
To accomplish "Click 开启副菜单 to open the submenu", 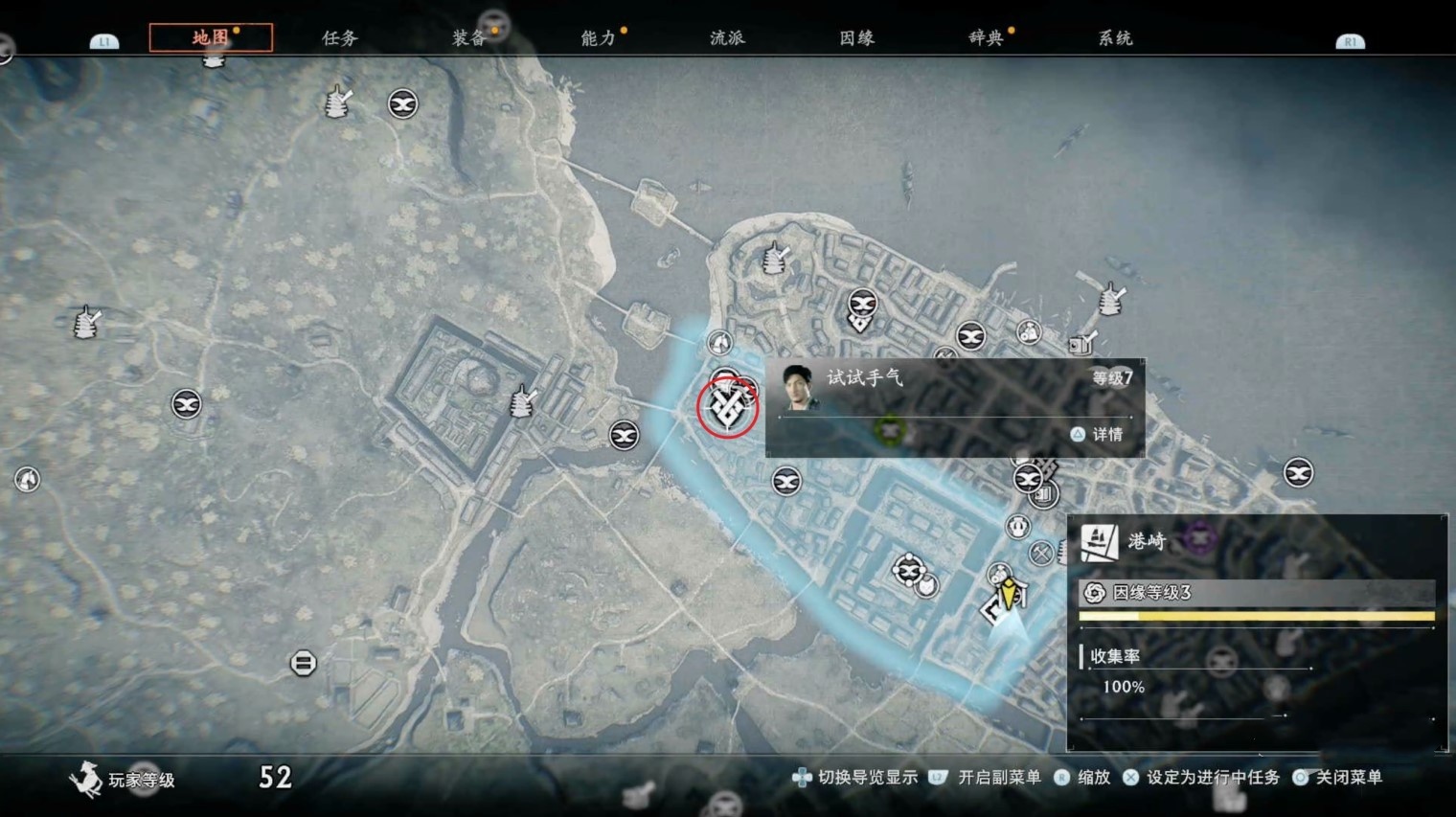I will pos(996,779).
